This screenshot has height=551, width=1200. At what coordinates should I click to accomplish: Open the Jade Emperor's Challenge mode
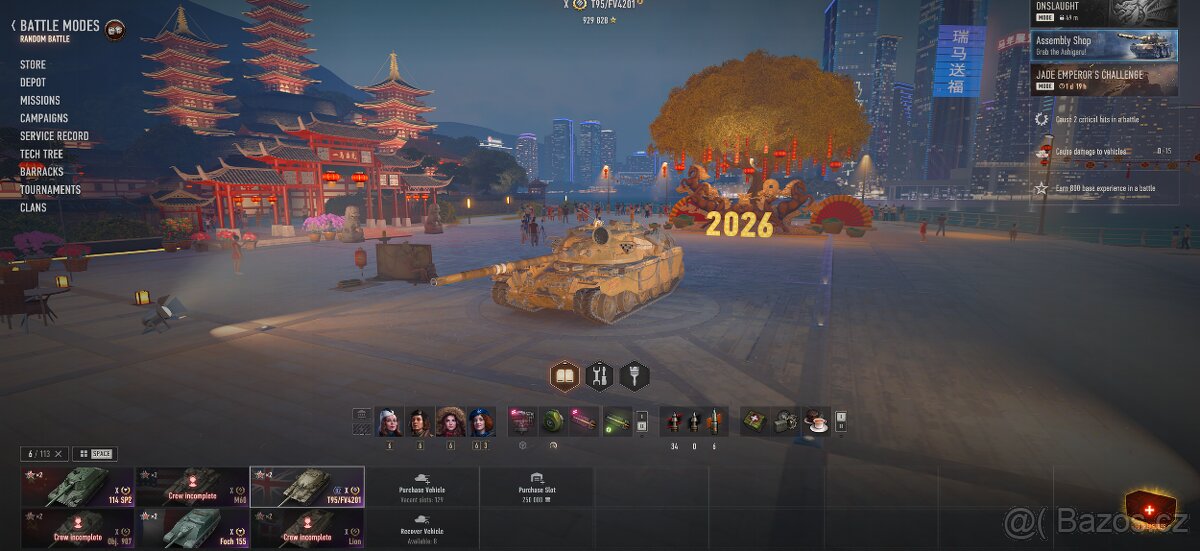pos(1104,80)
